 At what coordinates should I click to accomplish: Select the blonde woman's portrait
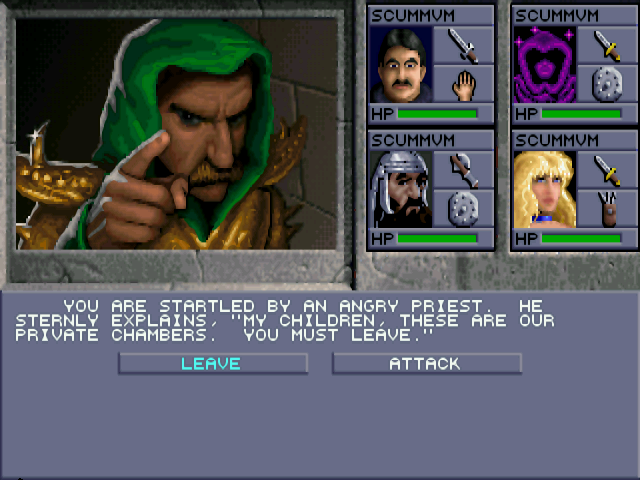tap(544, 189)
